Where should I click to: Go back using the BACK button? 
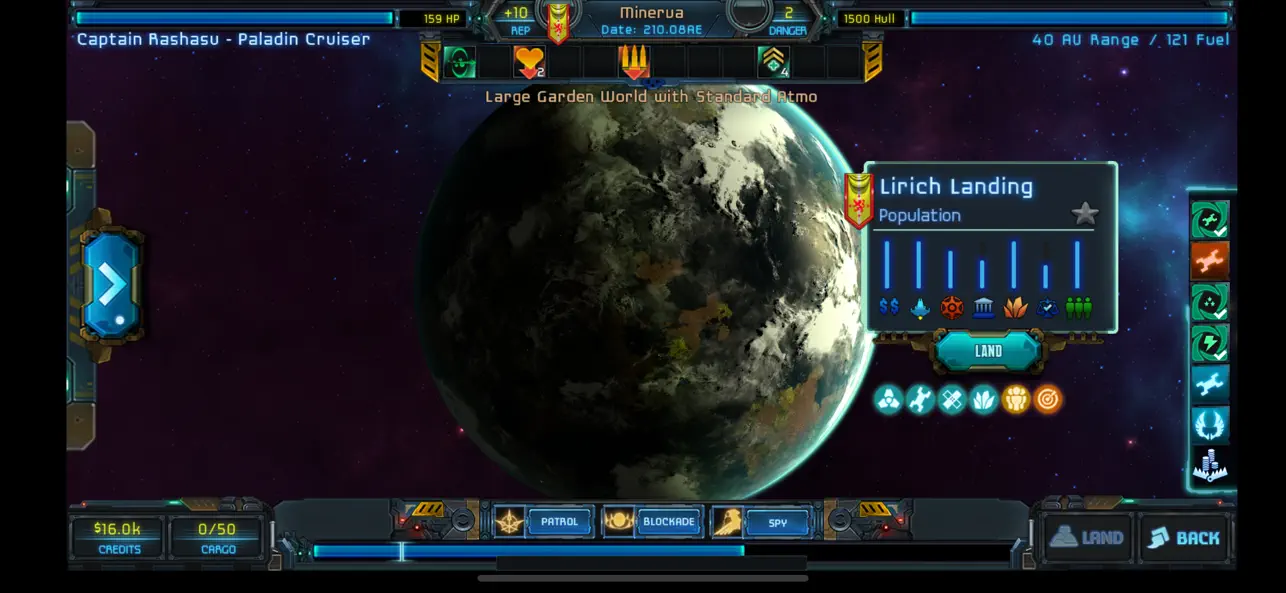coord(1184,538)
